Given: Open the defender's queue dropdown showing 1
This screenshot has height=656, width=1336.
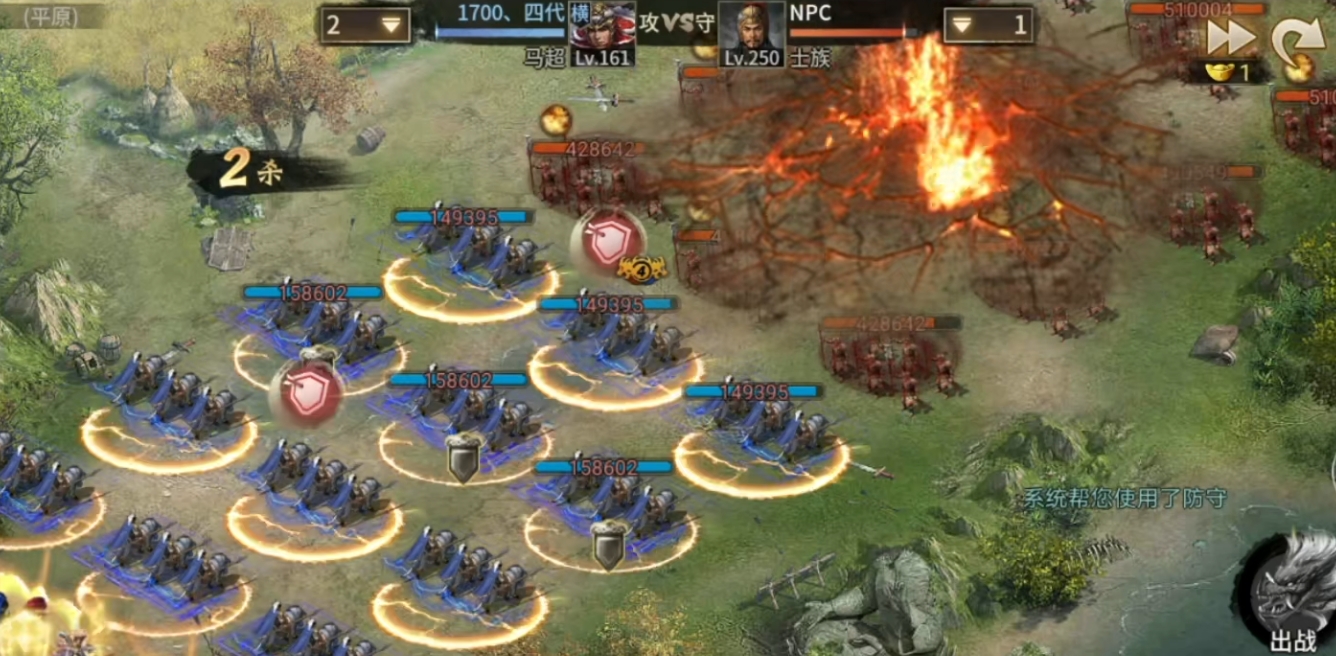Looking at the screenshot, I should (988, 25).
